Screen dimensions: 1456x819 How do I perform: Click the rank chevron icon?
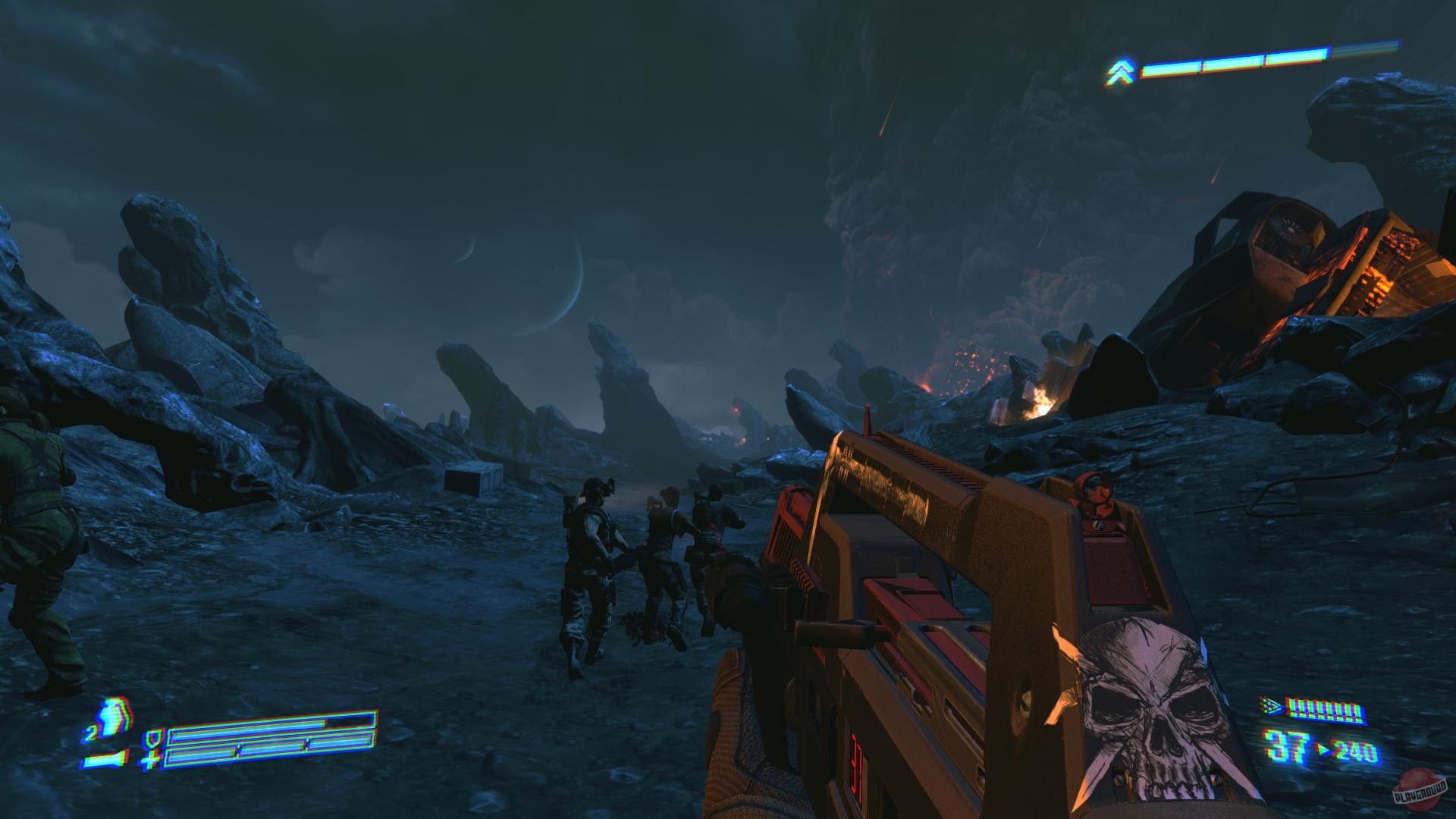(x=1119, y=72)
